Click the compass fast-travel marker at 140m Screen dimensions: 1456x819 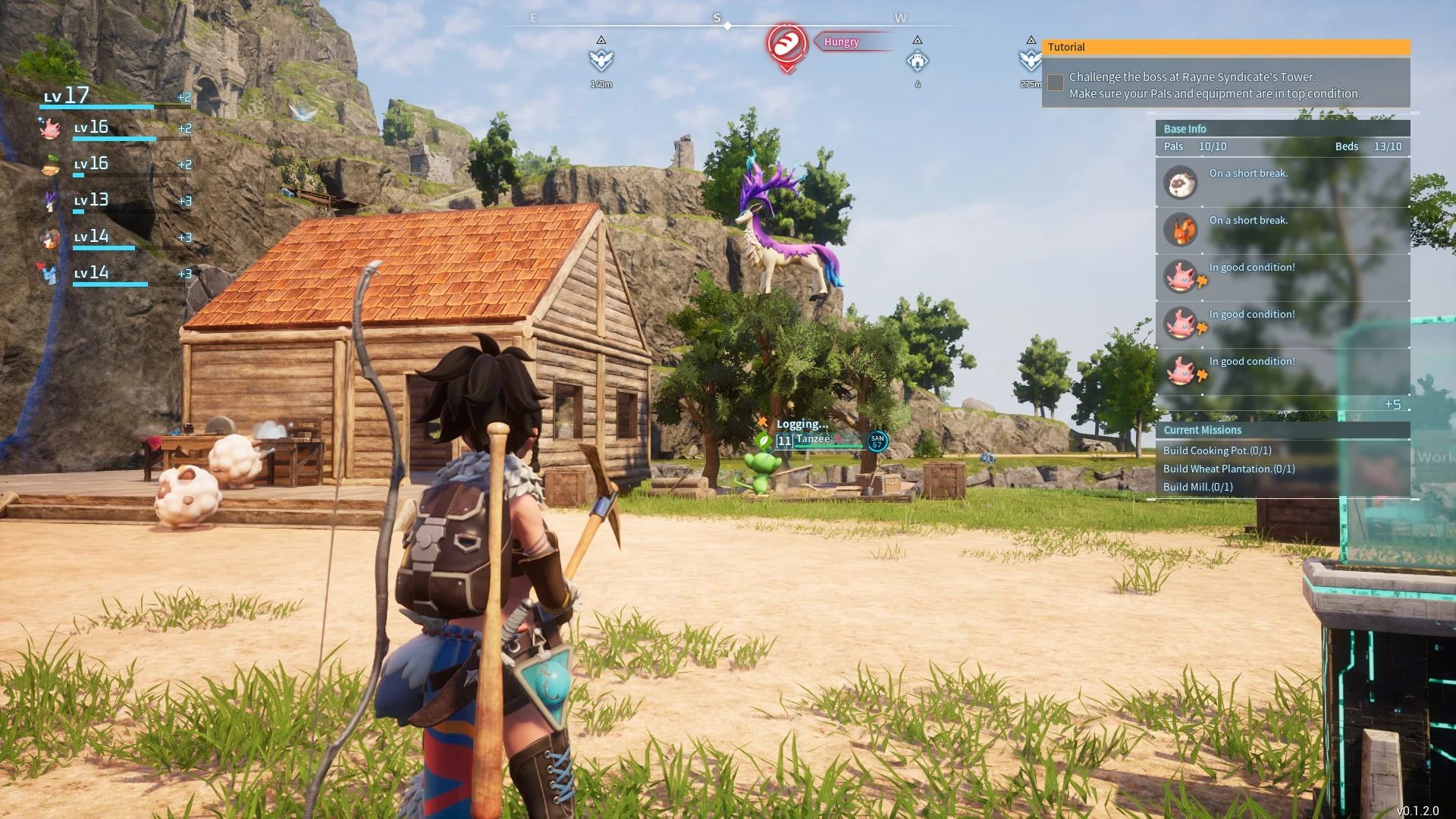[601, 59]
